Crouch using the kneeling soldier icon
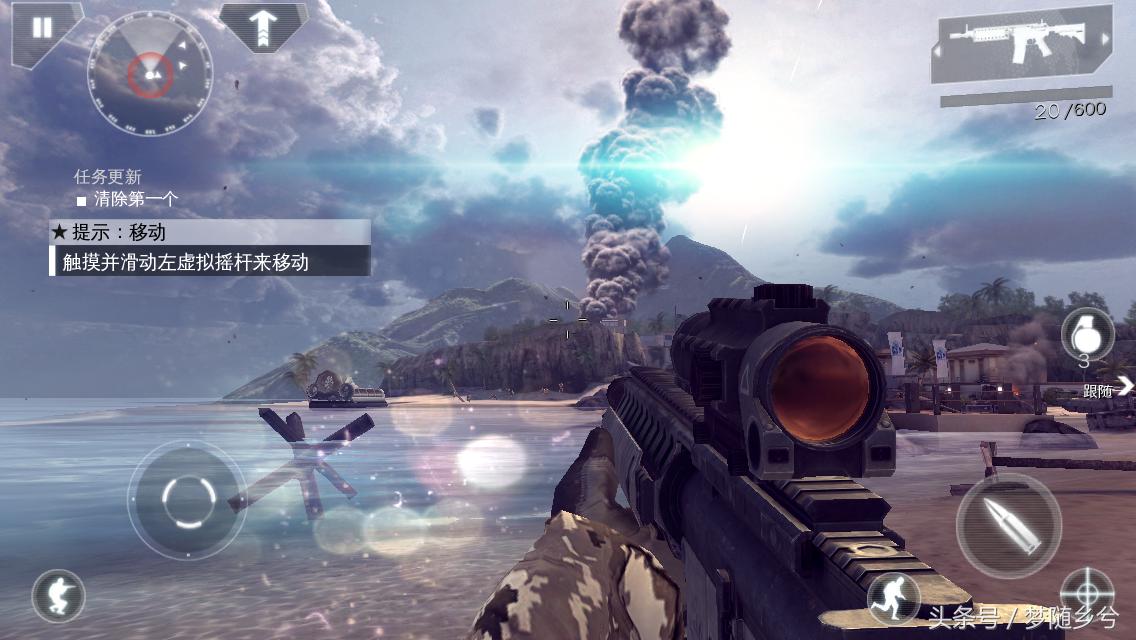 [x=57, y=597]
